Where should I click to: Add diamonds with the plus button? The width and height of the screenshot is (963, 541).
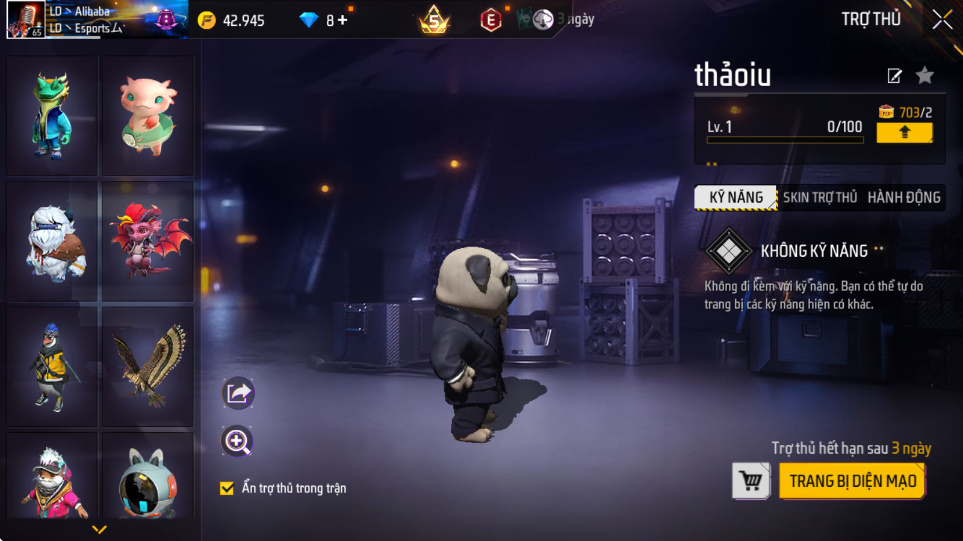tap(343, 20)
